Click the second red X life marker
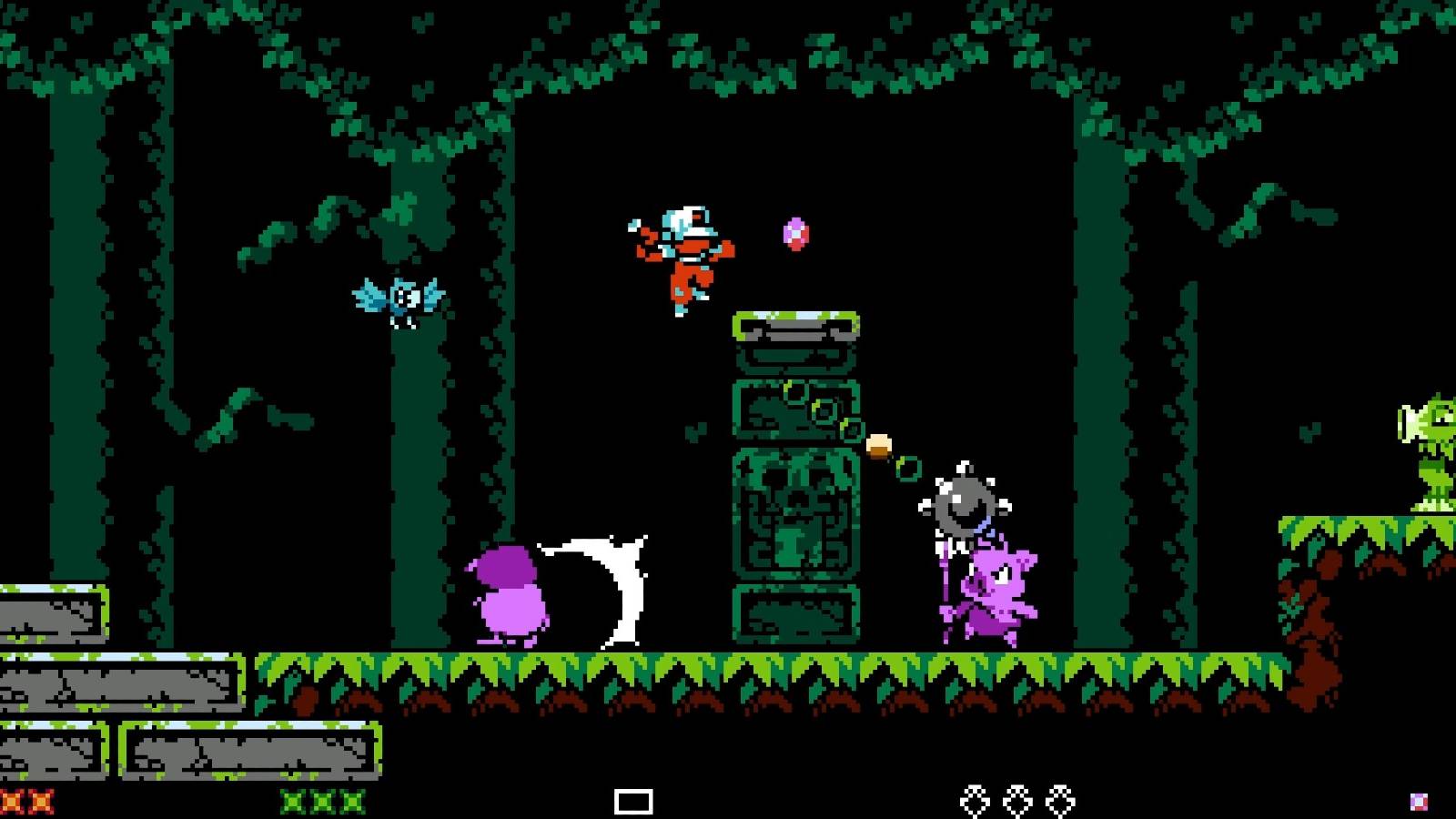Image resolution: width=1456 pixels, height=819 pixels. click(x=41, y=801)
